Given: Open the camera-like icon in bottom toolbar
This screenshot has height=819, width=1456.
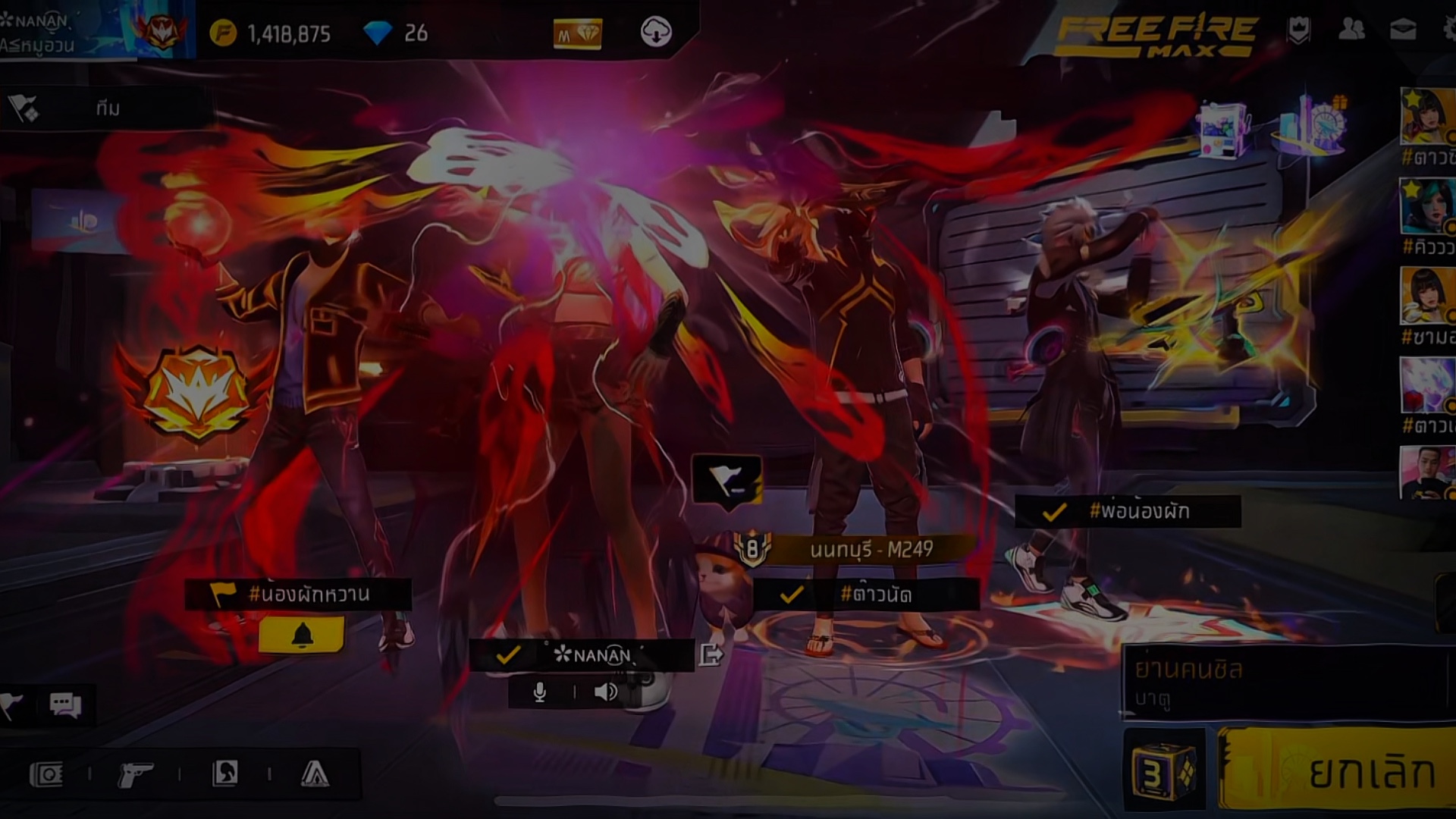Looking at the screenshot, I should pos(46,774).
